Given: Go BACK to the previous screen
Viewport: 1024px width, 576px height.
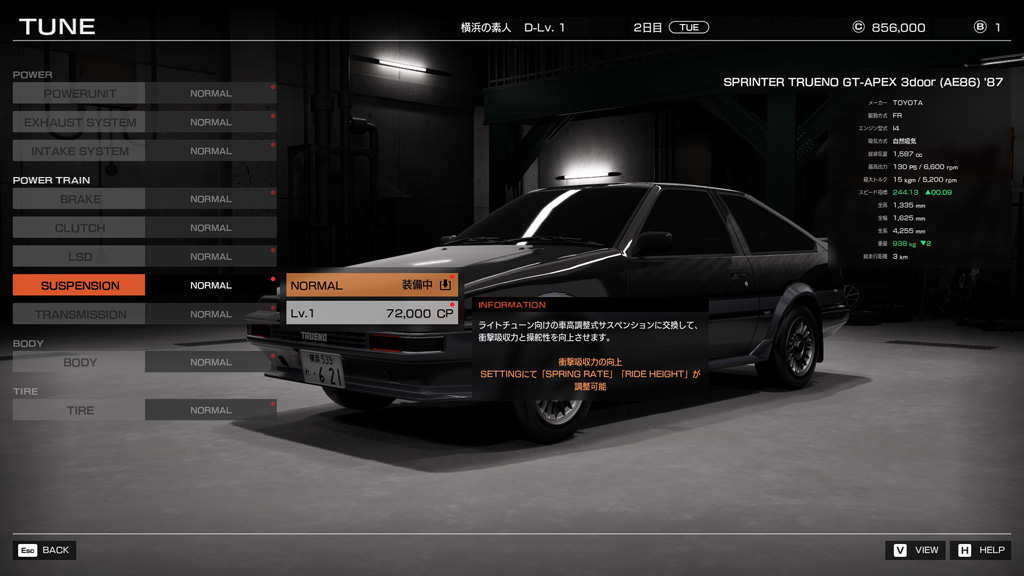Looking at the screenshot, I should (x=45, y=550).
